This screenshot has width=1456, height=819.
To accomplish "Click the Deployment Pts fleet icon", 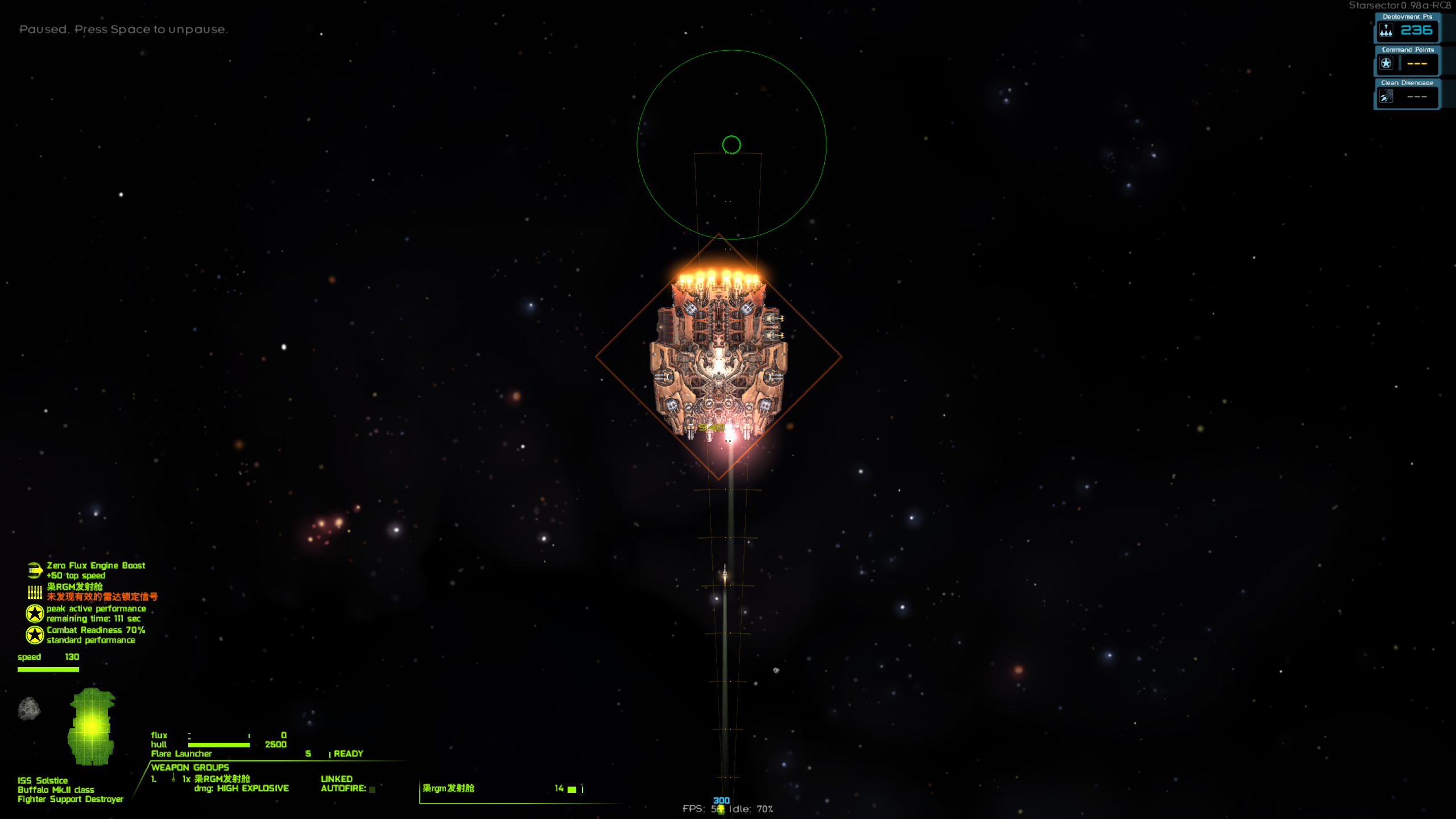I will pos(1386,30).
